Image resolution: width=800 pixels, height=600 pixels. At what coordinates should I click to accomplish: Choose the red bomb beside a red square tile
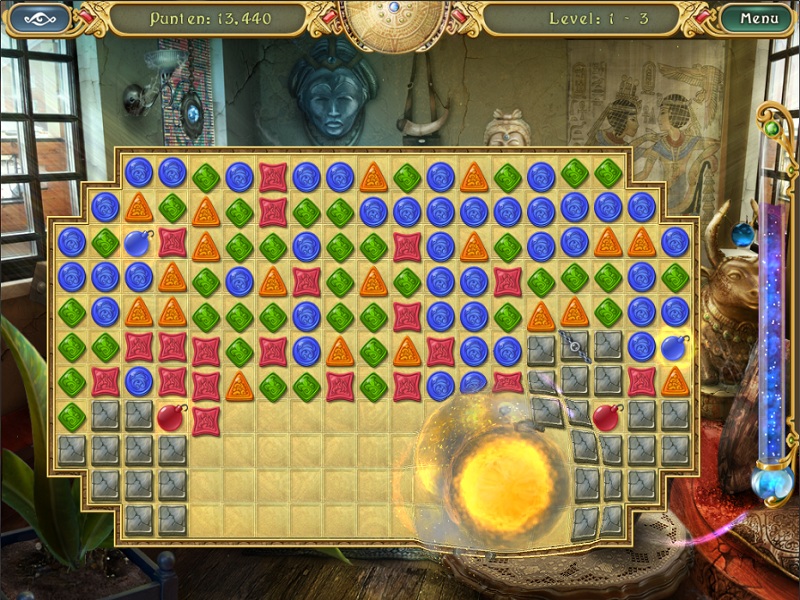coord(172,416)
